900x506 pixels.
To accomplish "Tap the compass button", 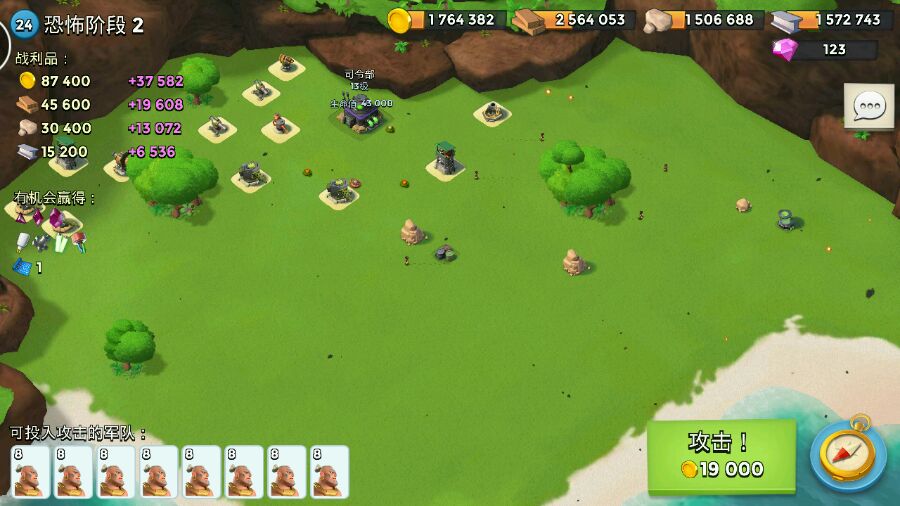I will click(x=847, y=456).
